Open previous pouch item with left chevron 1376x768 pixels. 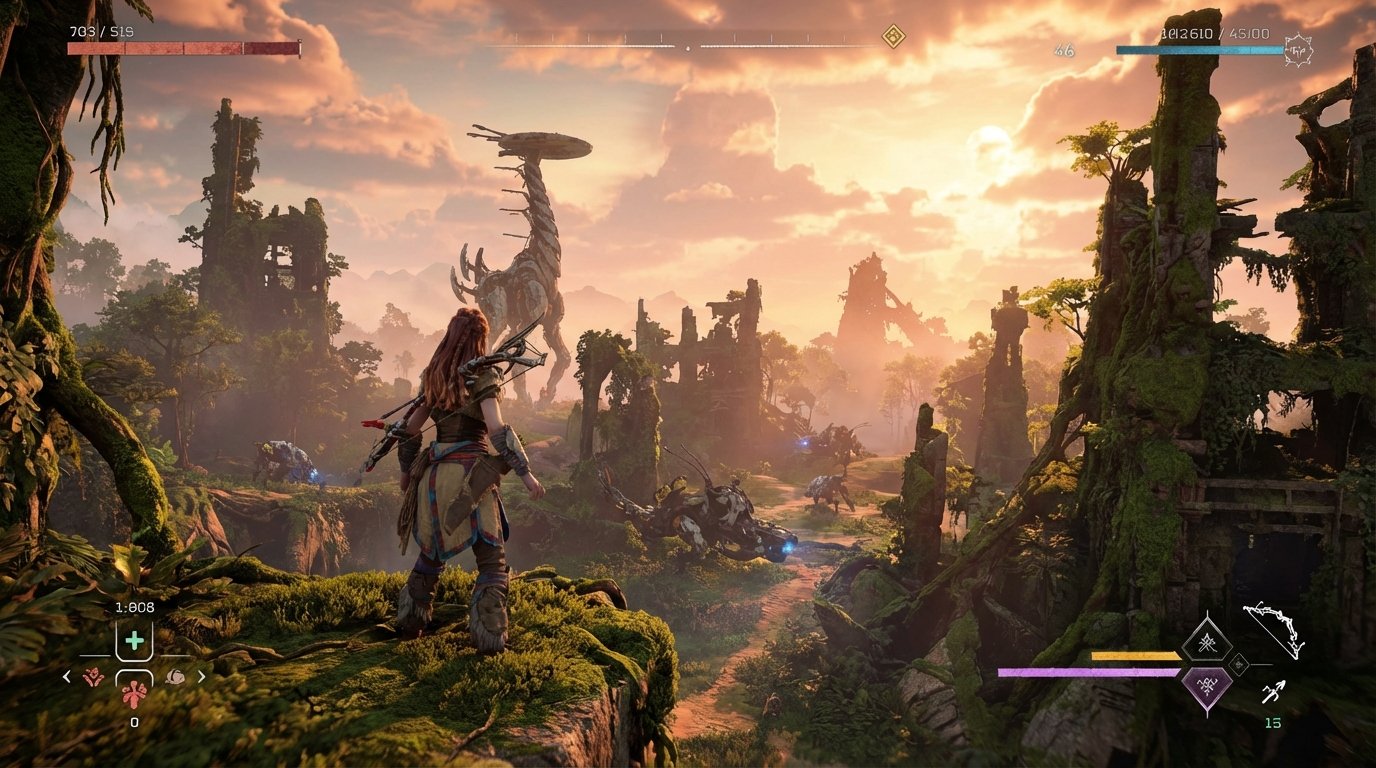point(66,676)
